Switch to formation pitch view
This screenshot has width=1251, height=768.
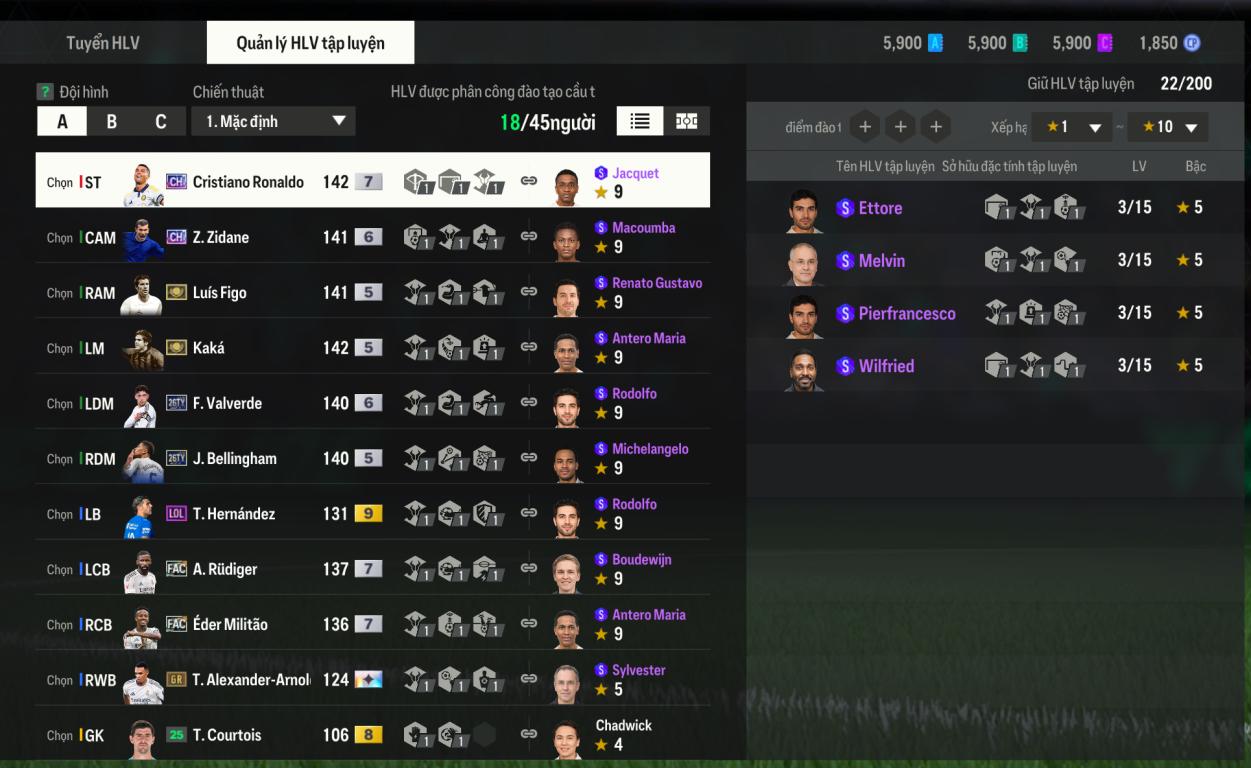[x=687, y=121]
